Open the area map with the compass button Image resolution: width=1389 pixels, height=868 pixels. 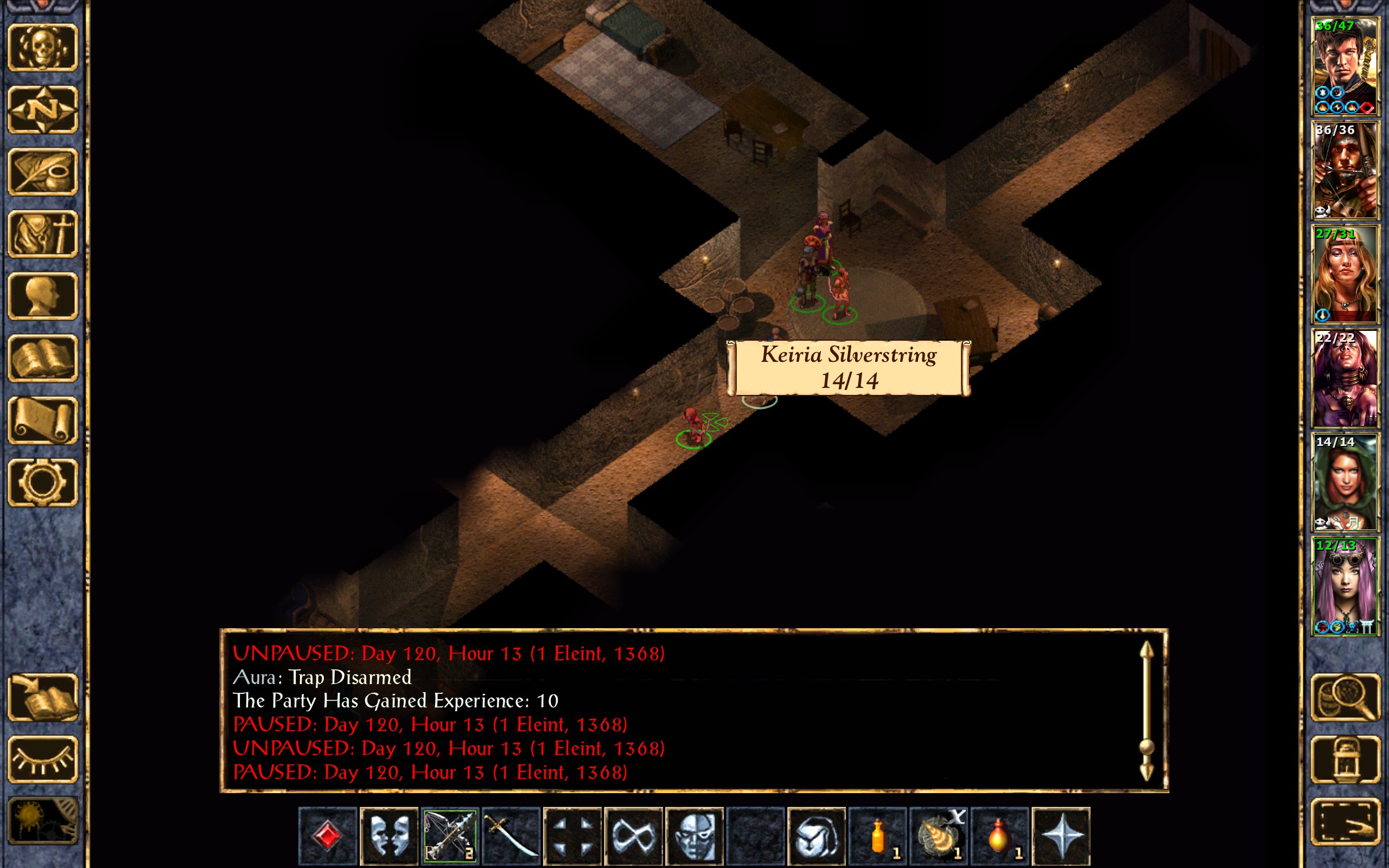pyautogui.click(x=43, y=110)
